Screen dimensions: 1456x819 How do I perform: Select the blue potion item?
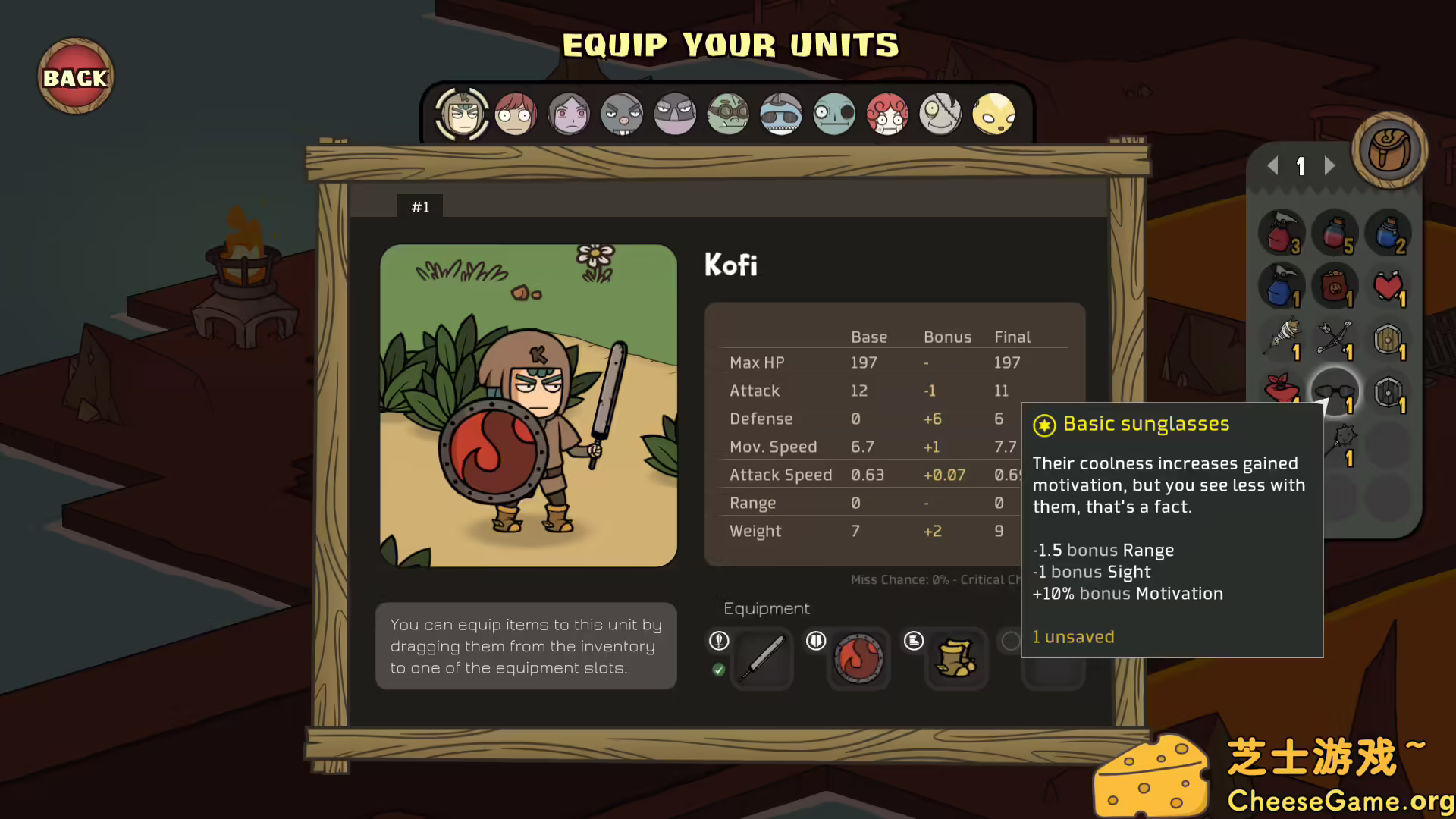coord(1388,234)
